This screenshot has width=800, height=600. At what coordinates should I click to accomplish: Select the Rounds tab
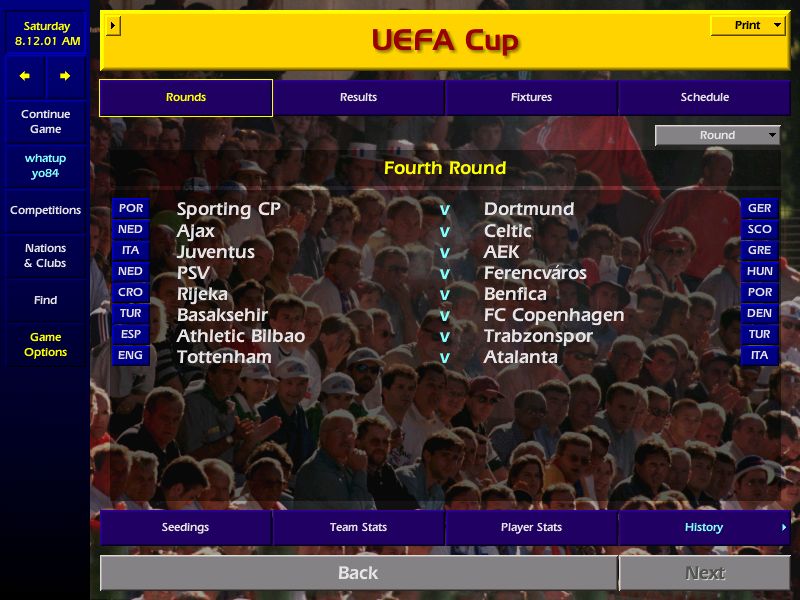186,97
